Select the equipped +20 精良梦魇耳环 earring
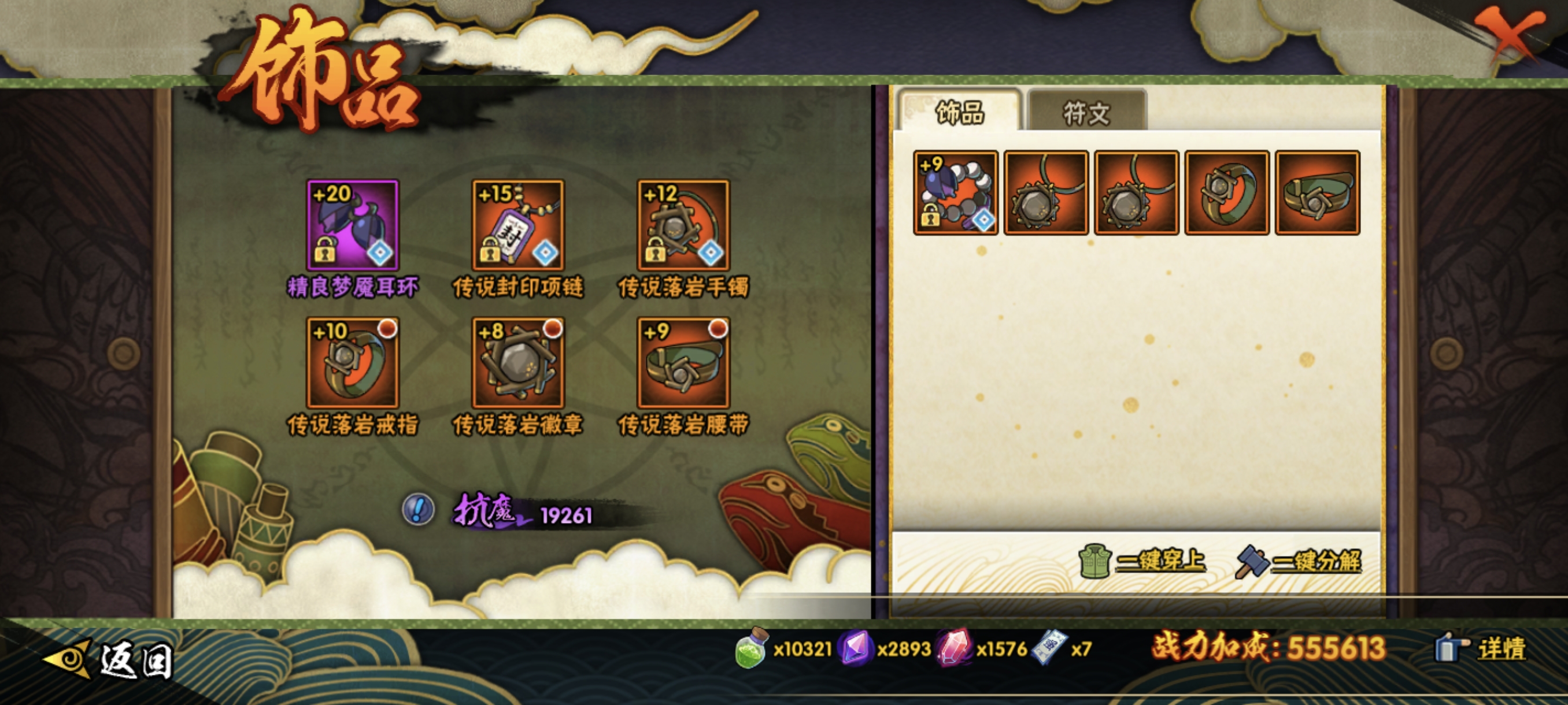The image size is (1568, 705). coord(353,225)
